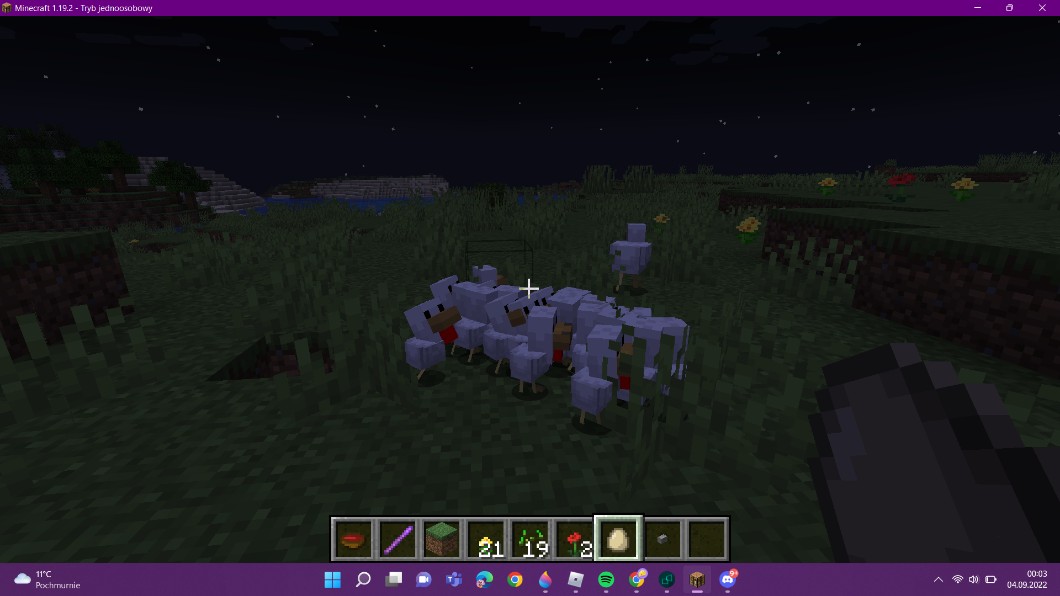Click the egg hotbar slot
The height and width of the screenshot is (596, 1060).
(x=617, y=539)
